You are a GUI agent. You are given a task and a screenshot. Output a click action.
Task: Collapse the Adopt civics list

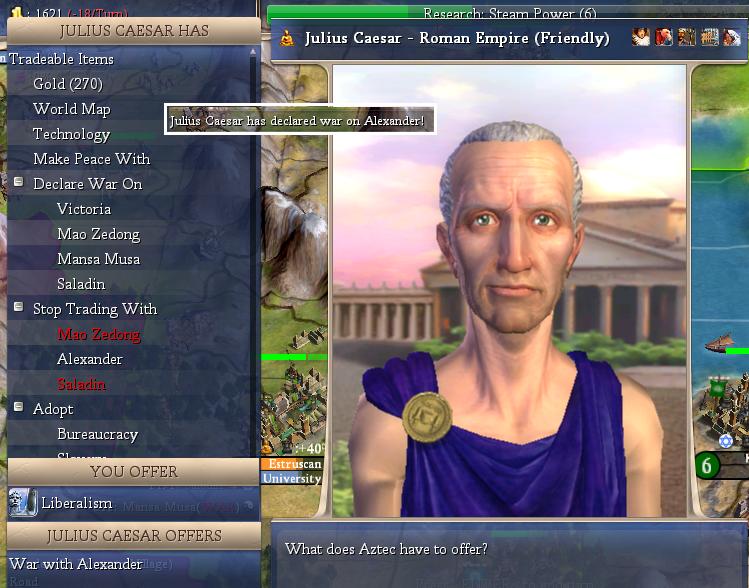coord(18,407)
